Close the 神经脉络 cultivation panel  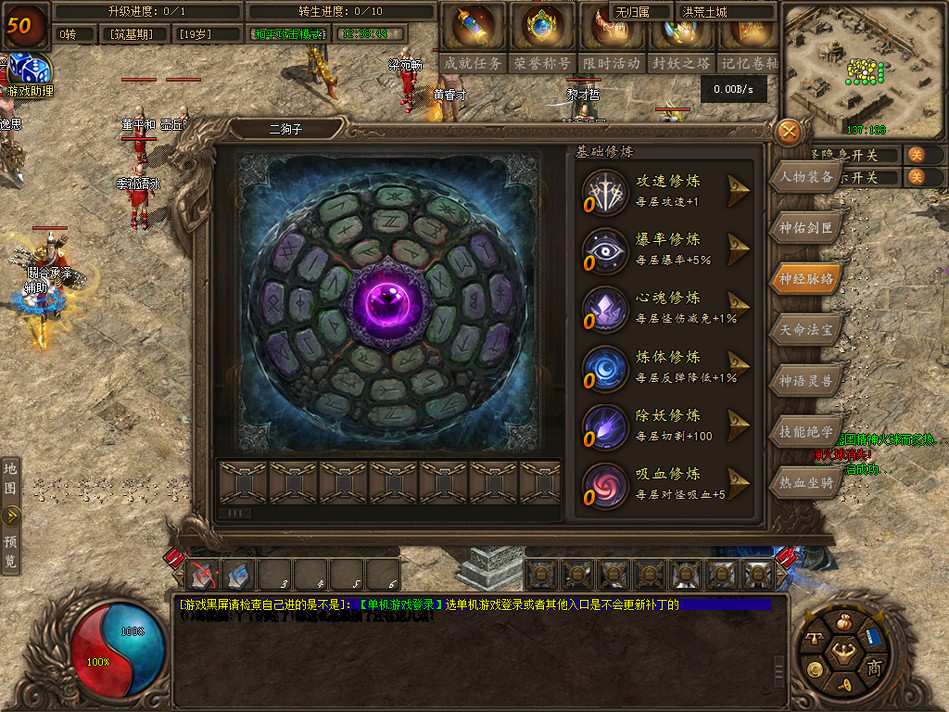(789, 131)
